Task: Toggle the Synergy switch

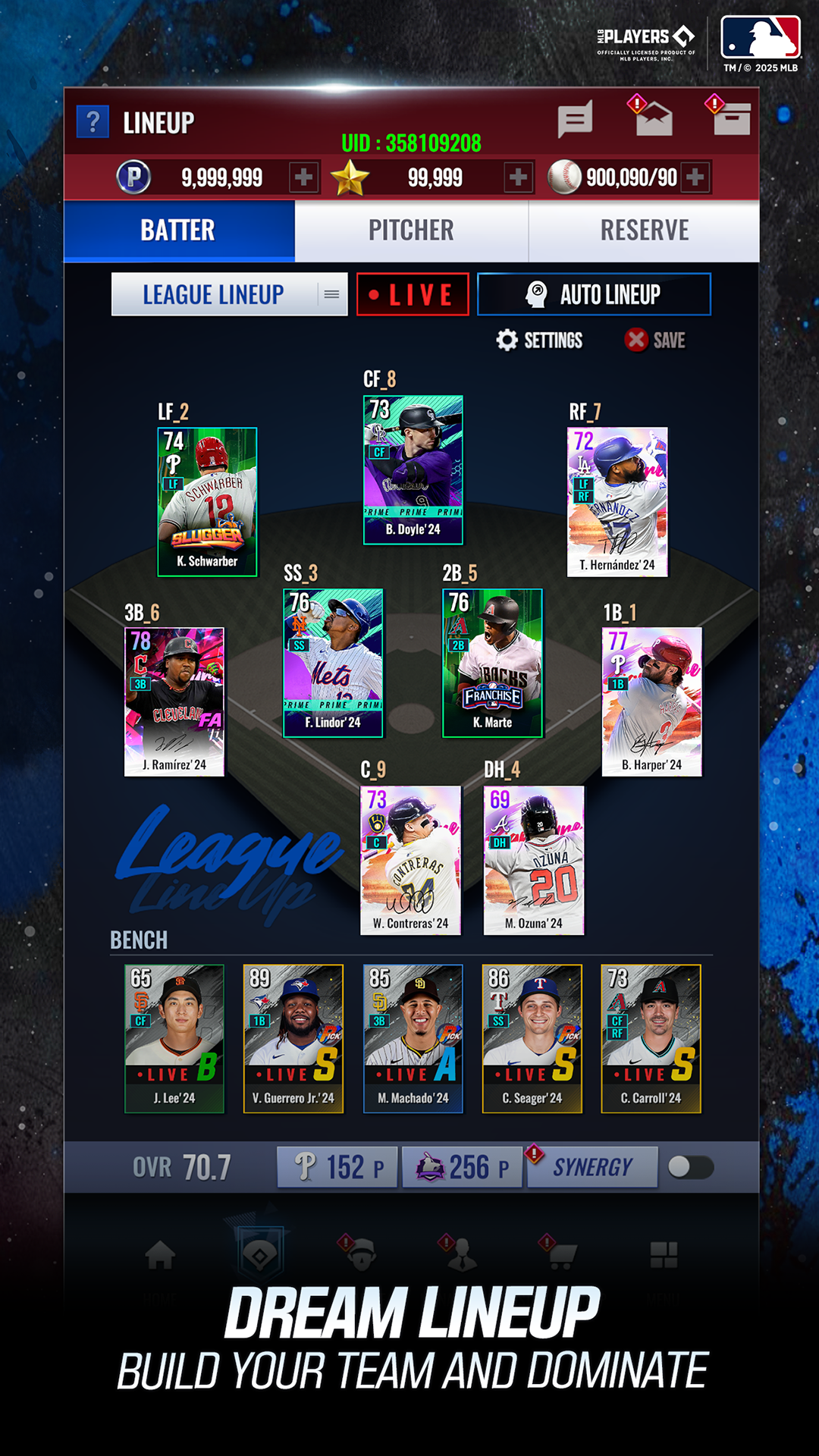Action: point(690,1167)
